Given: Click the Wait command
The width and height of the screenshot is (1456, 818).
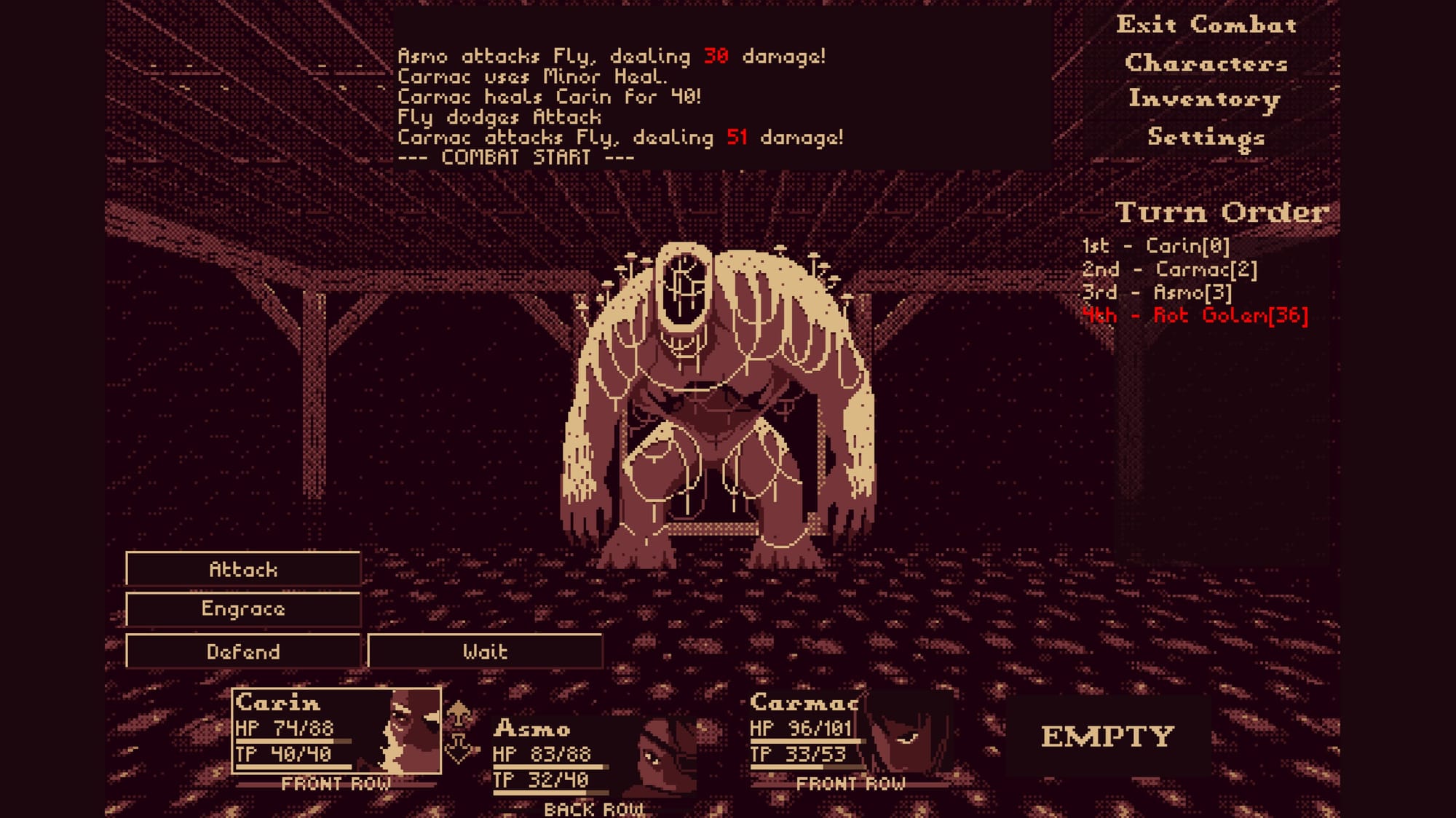Looking at the screenshot, I should [485, 651].
